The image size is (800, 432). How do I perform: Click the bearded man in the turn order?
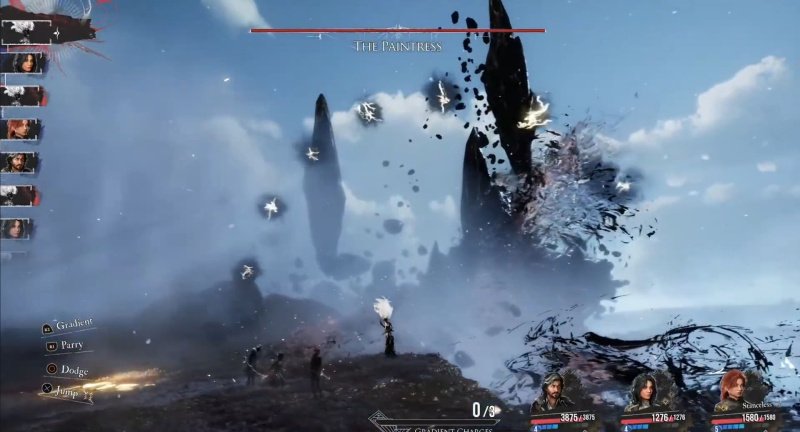coord(21,162)
